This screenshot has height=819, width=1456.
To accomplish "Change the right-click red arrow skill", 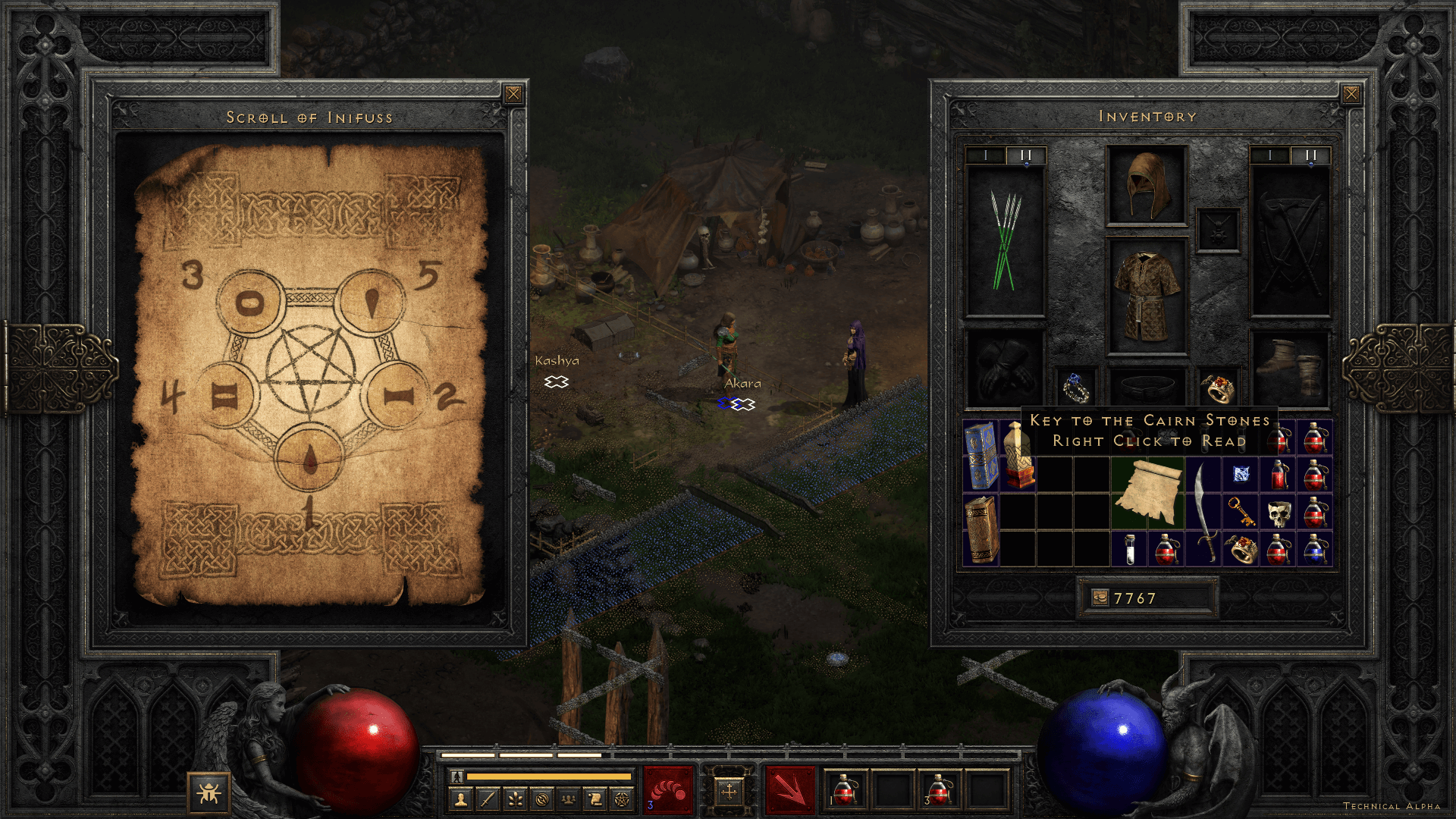I will click(789, 789).
